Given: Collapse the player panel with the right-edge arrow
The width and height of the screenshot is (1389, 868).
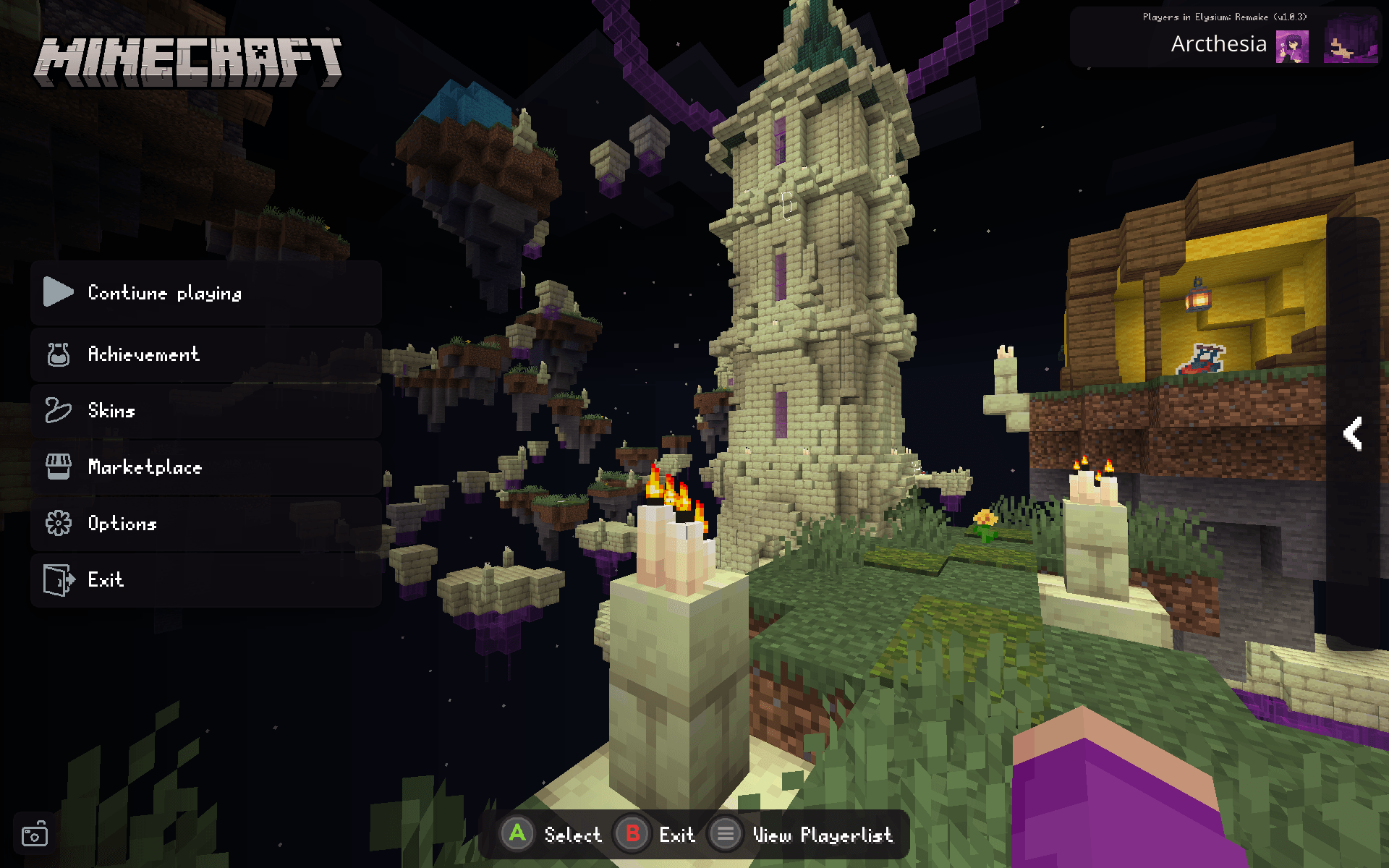Looking at the screenshot, I should [x=1352, y=434].
